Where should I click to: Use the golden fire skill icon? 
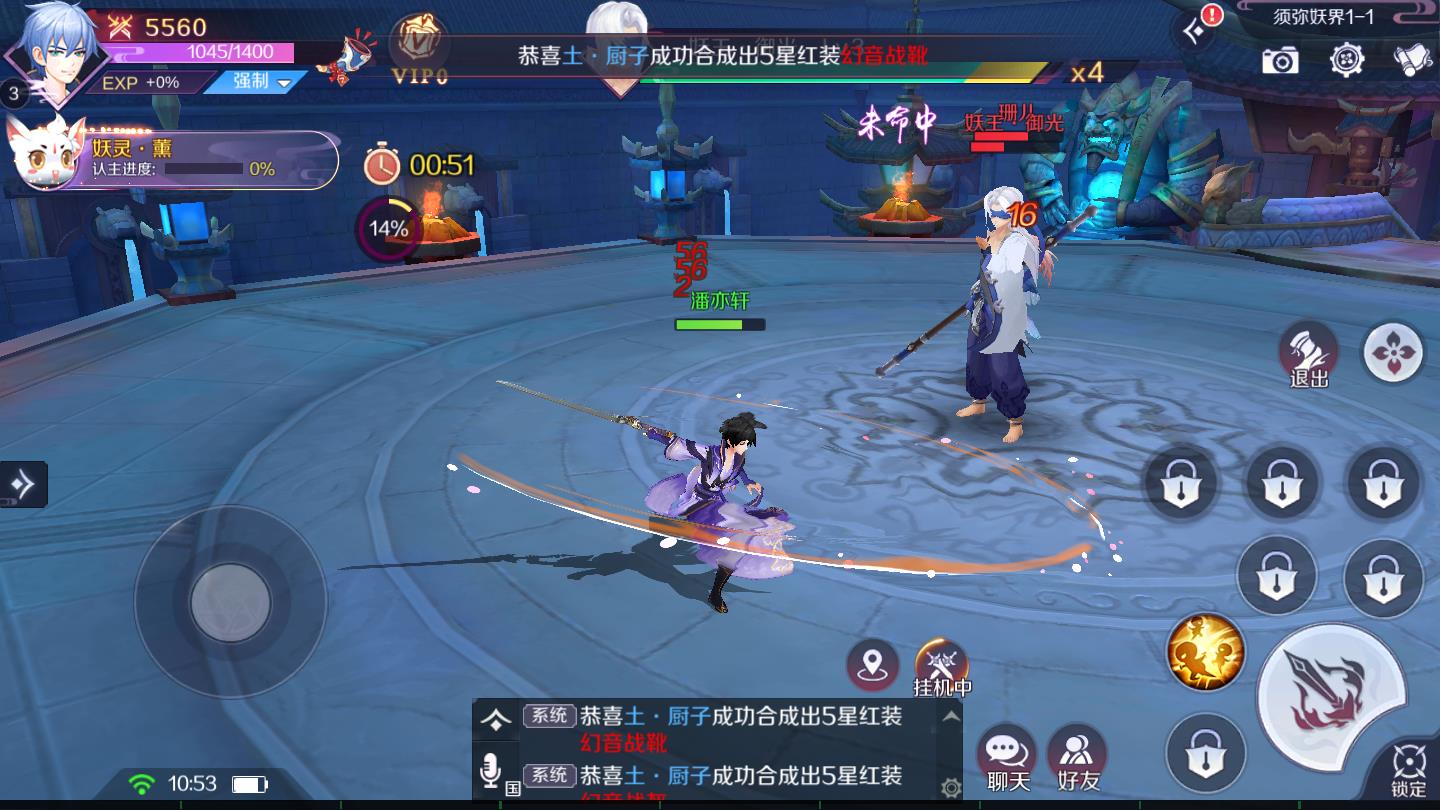[1205, 652]
